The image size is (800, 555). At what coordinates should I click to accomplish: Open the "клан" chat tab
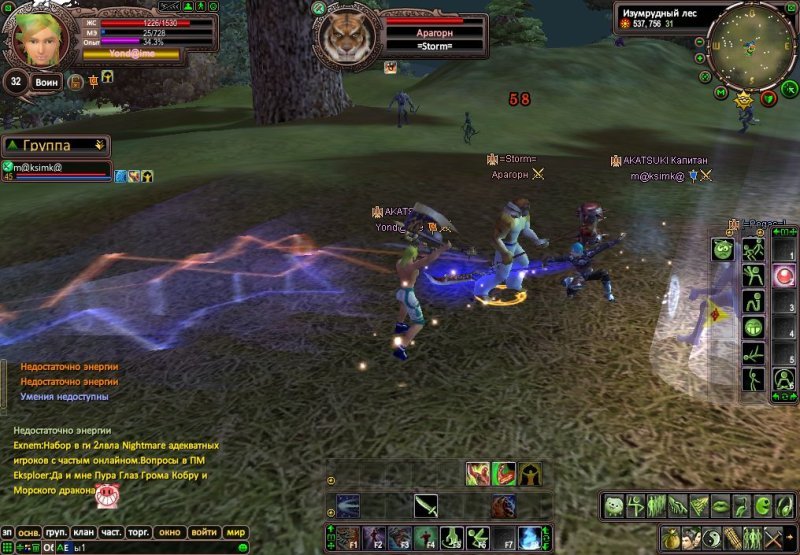pyautogui.click(x=84, y=532)
